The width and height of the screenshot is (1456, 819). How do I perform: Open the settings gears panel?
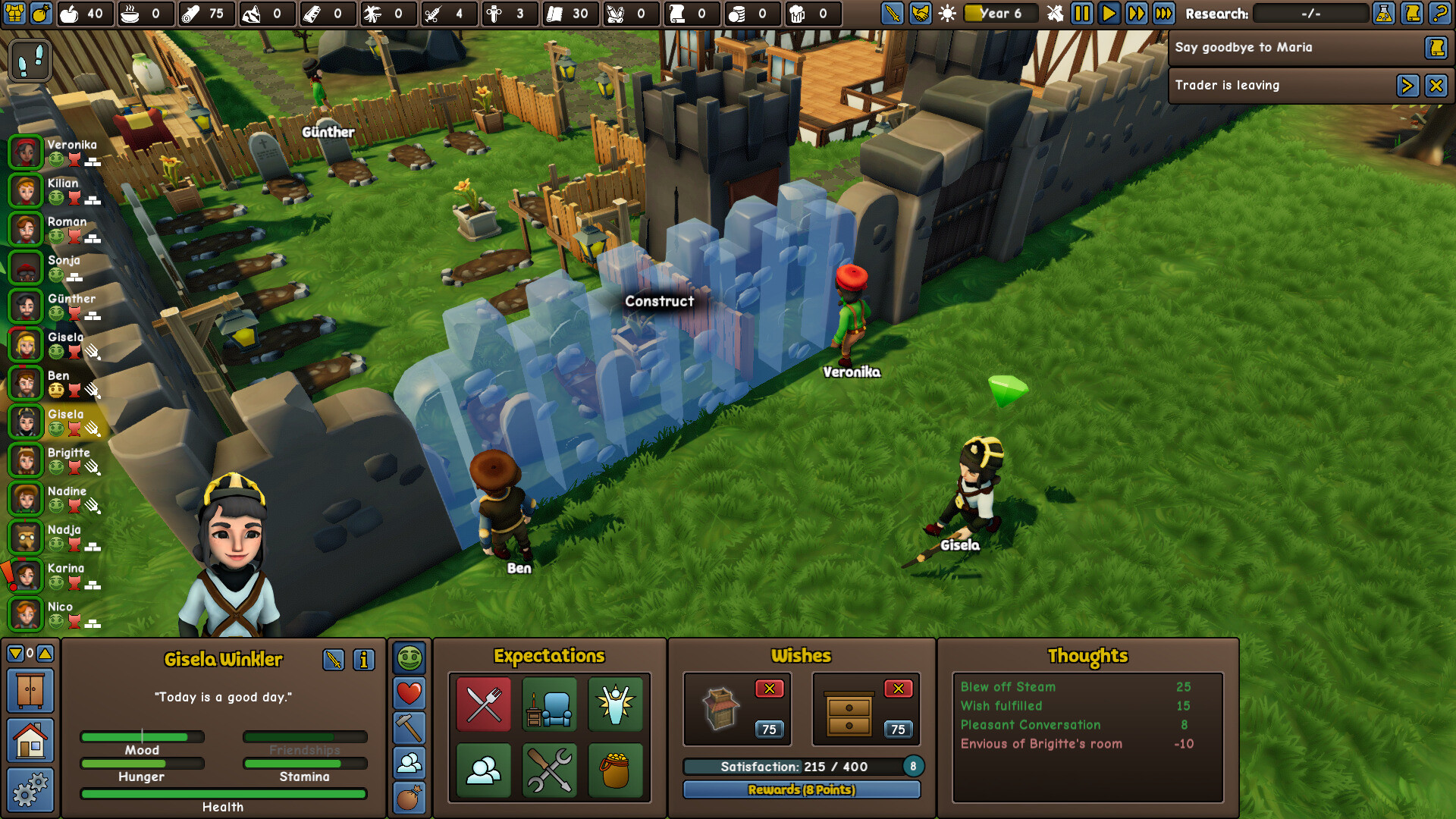coord(28,790)
